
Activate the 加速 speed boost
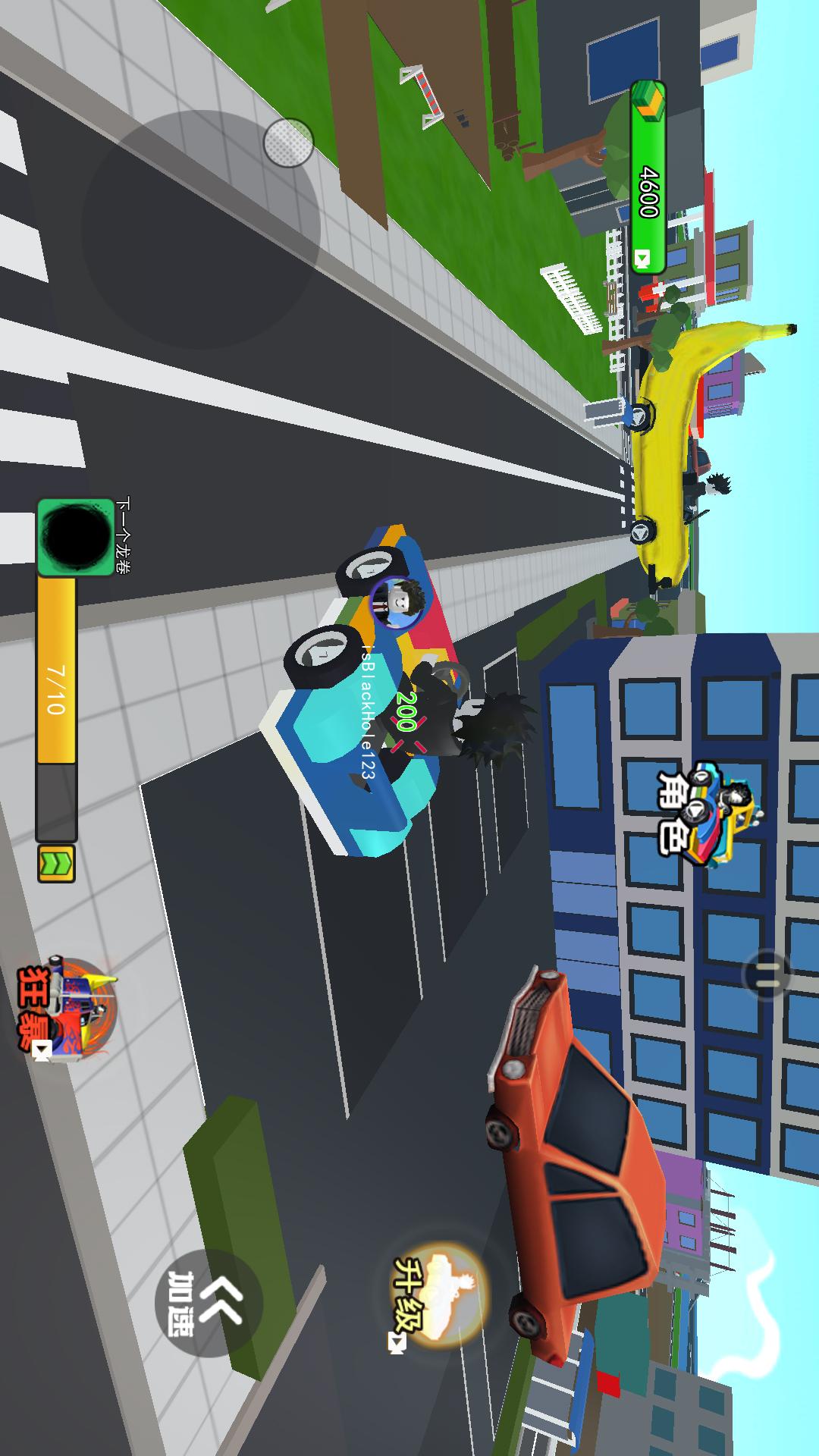click(208, 1302)
